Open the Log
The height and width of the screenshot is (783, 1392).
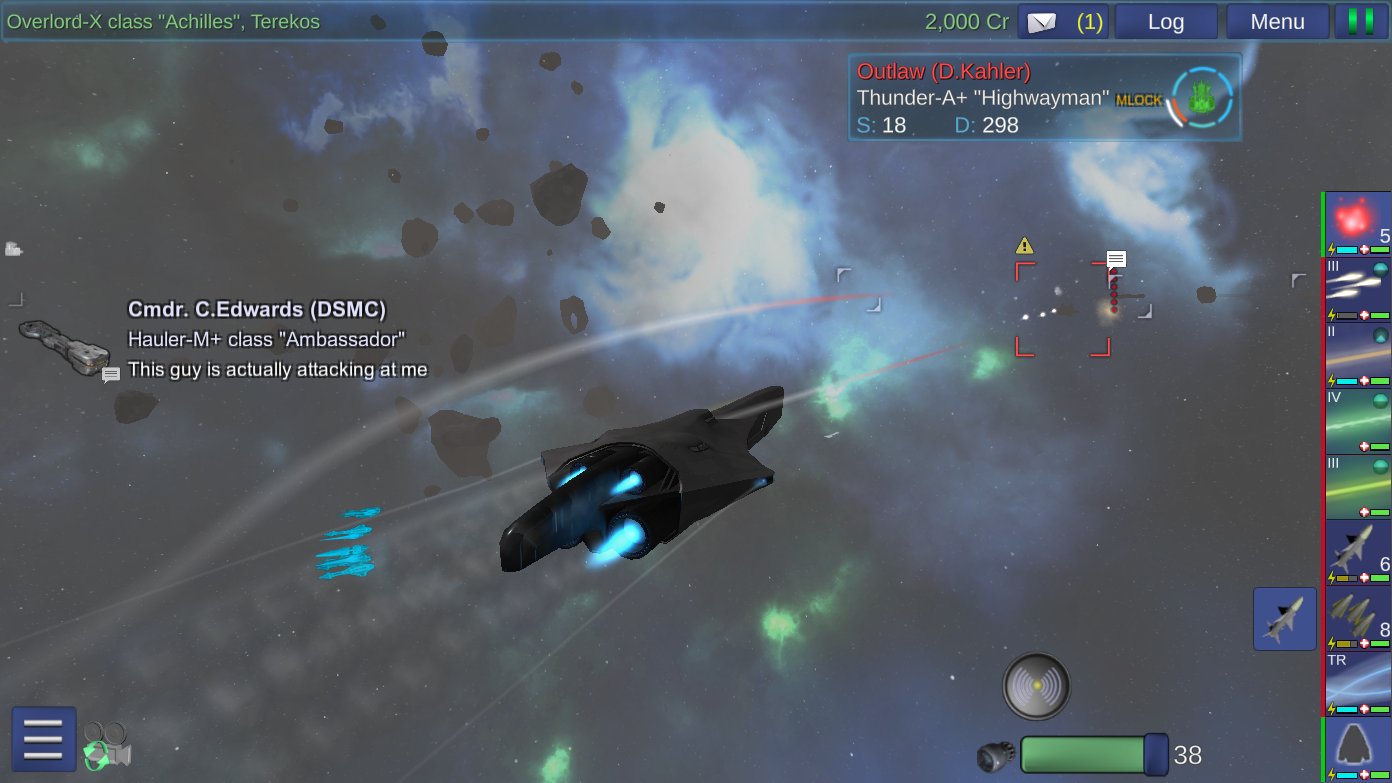tap(1166, 22)
